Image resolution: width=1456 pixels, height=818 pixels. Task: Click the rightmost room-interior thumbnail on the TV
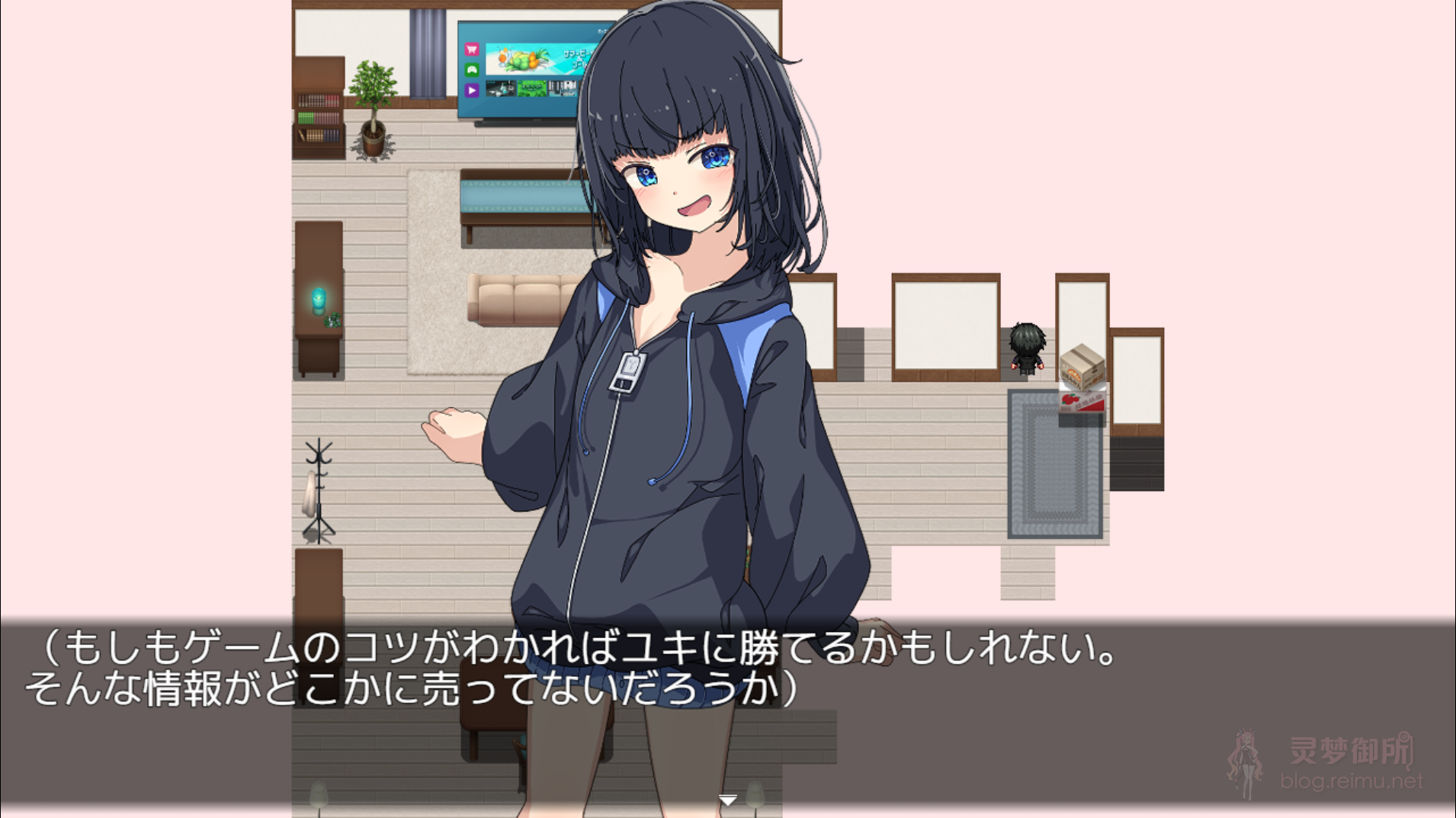coord(561,88)
